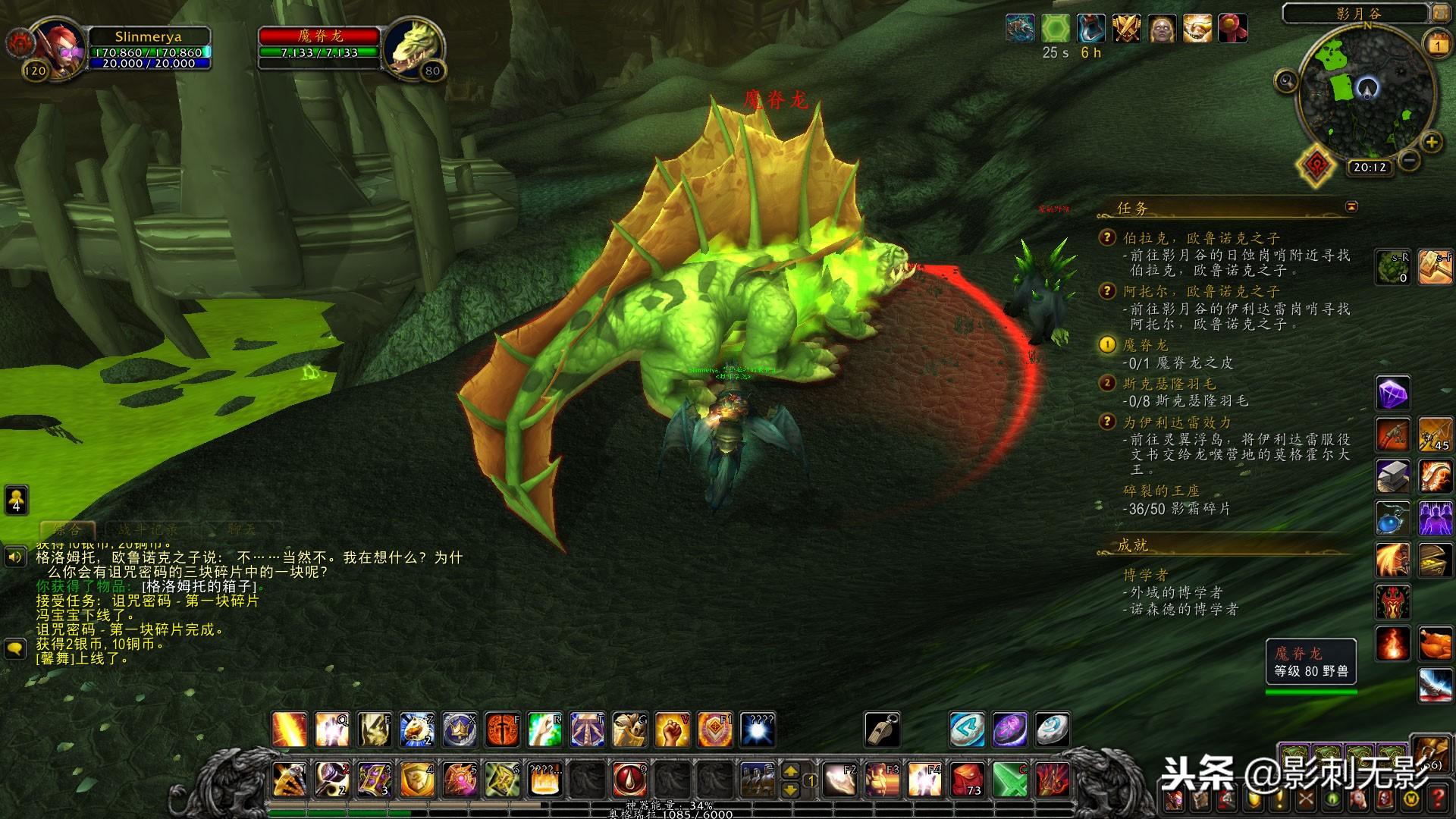Open the friends list button showing 4

tap(16, 500)
